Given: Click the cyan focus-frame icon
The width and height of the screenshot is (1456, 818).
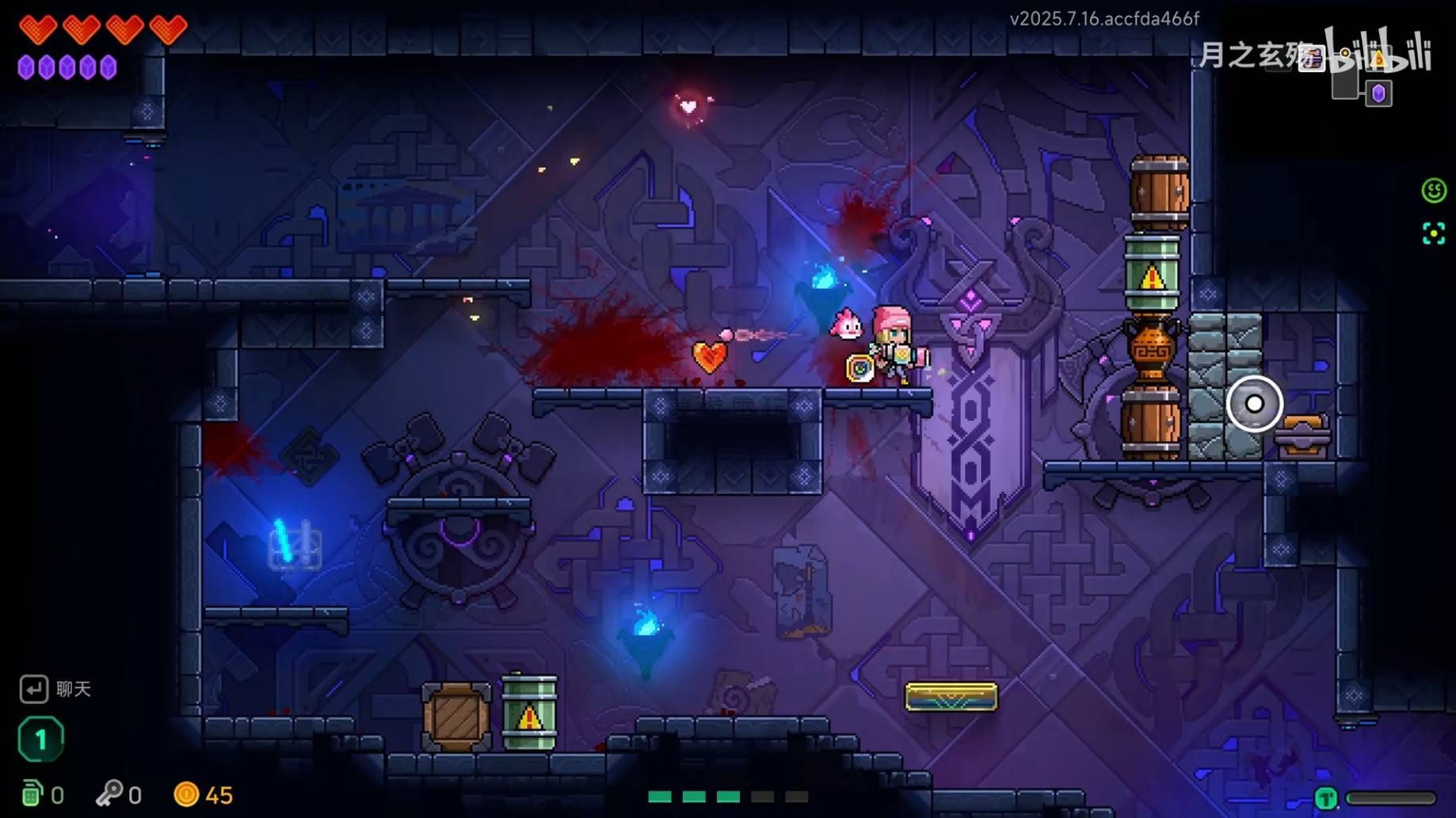Looking at the screenshot, I should pos(1433,234).
